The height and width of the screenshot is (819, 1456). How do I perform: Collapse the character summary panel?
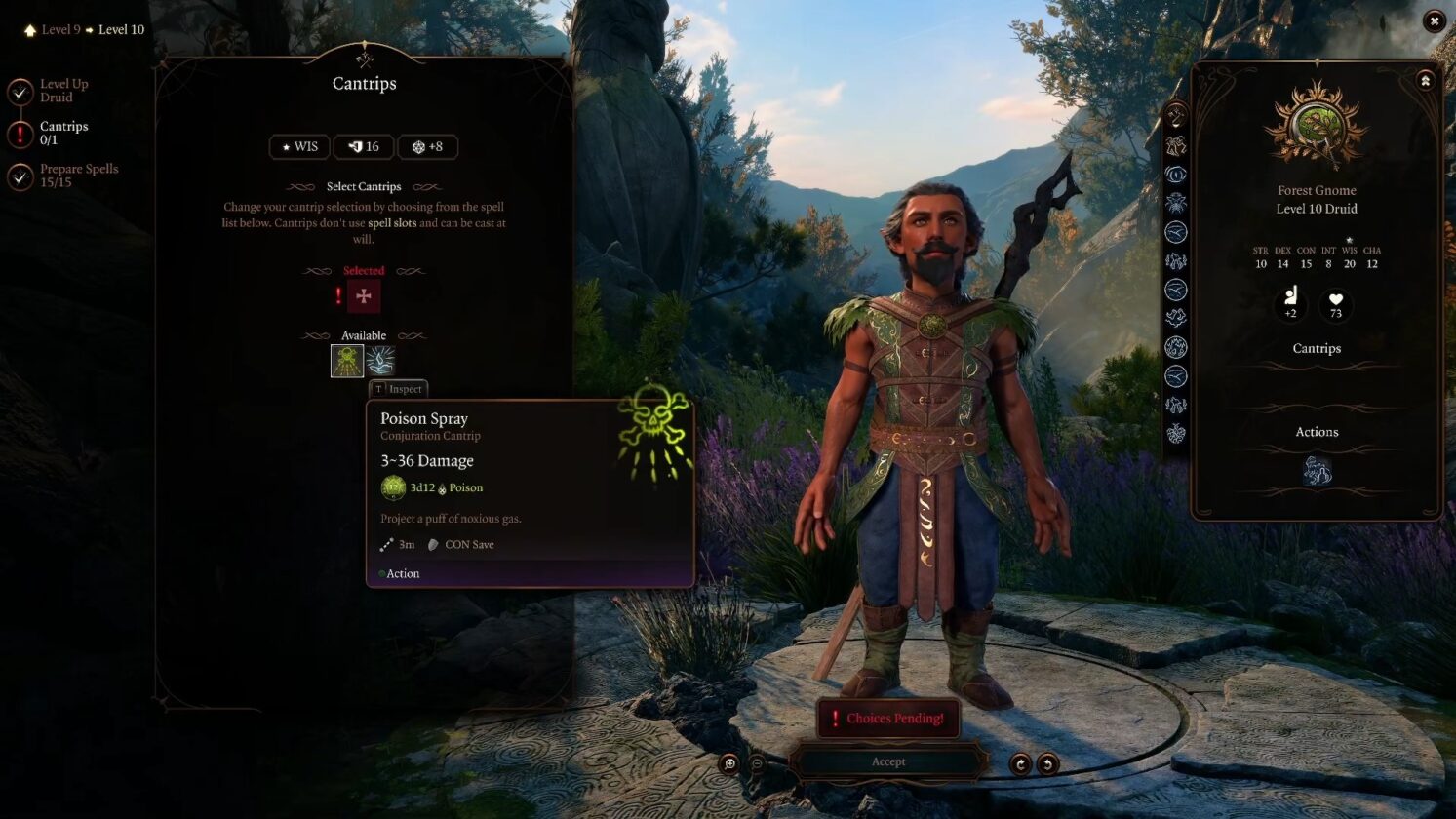pos(1425,81)
